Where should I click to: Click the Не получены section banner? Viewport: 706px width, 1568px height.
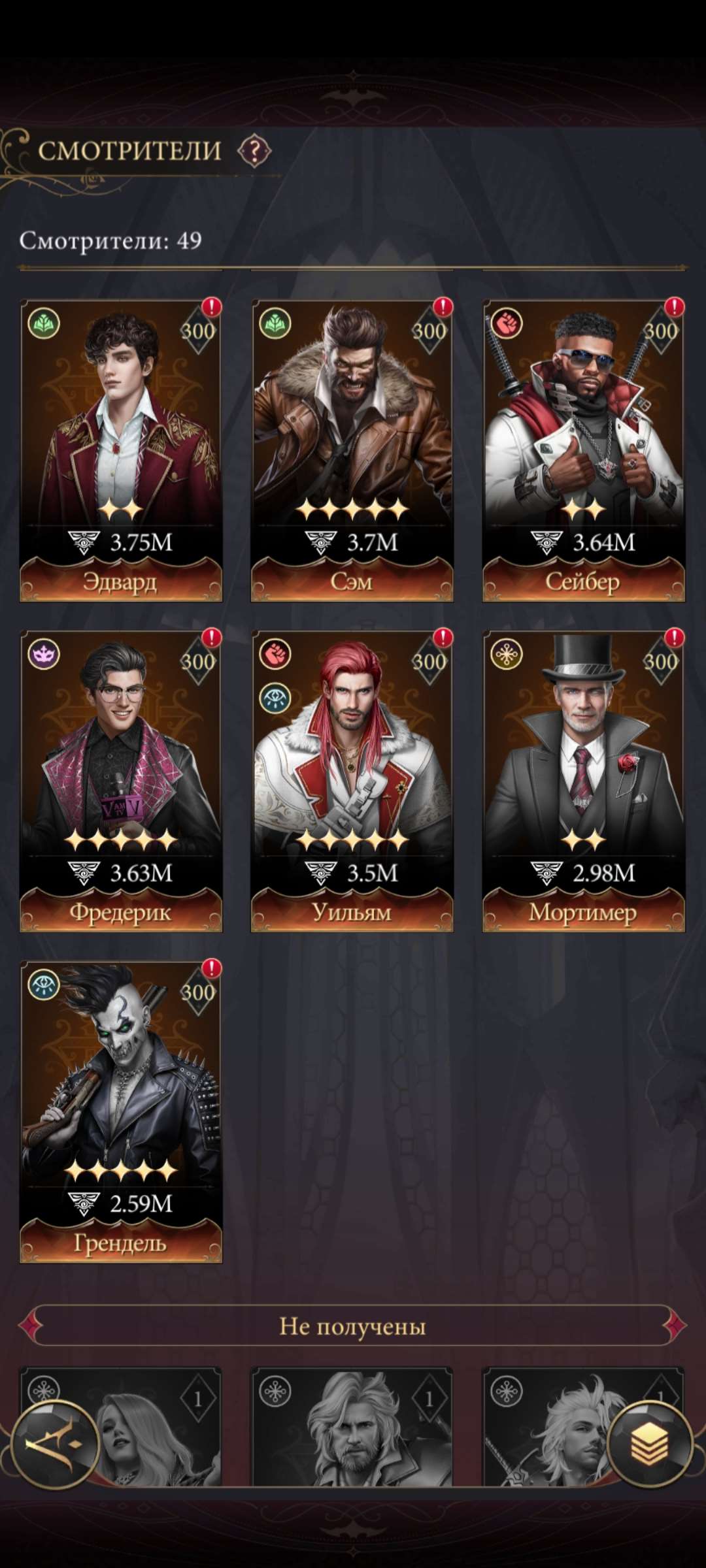click(x=353, y=1326)
